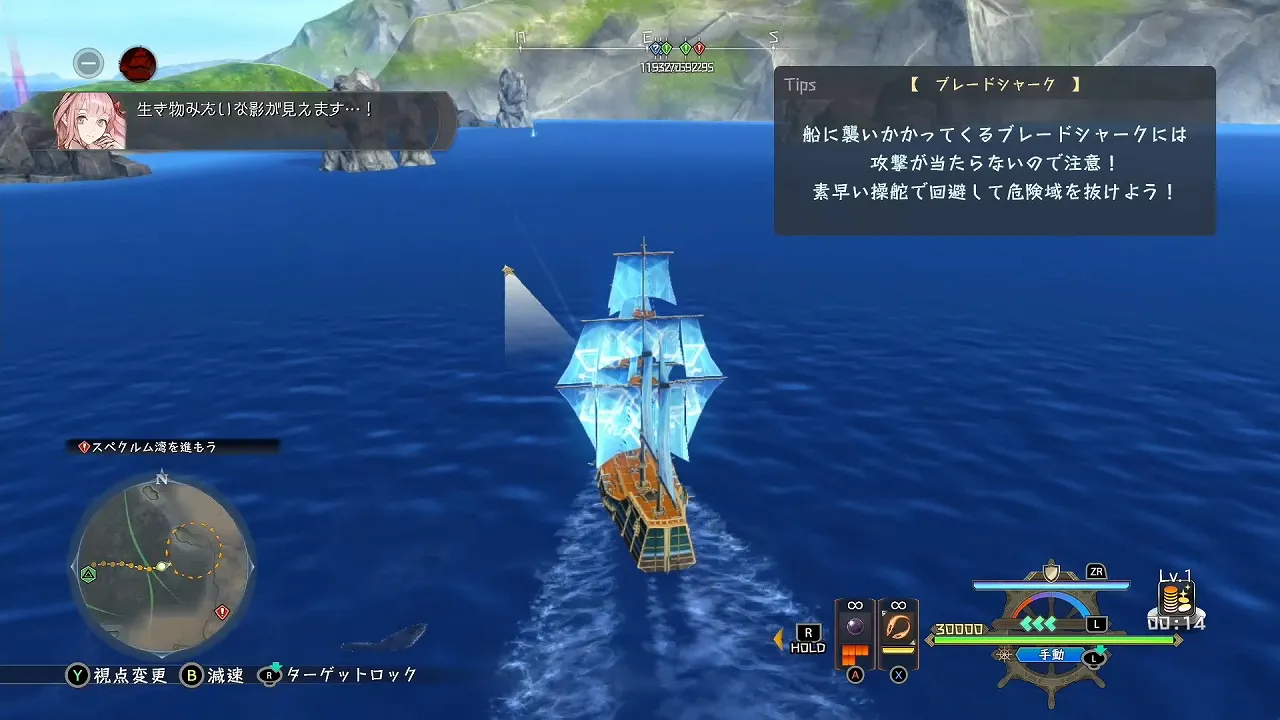The height and width of the screenshot is (720, 1280).
Task: Open the minus button menu at top left
Action: click(87, 63)
